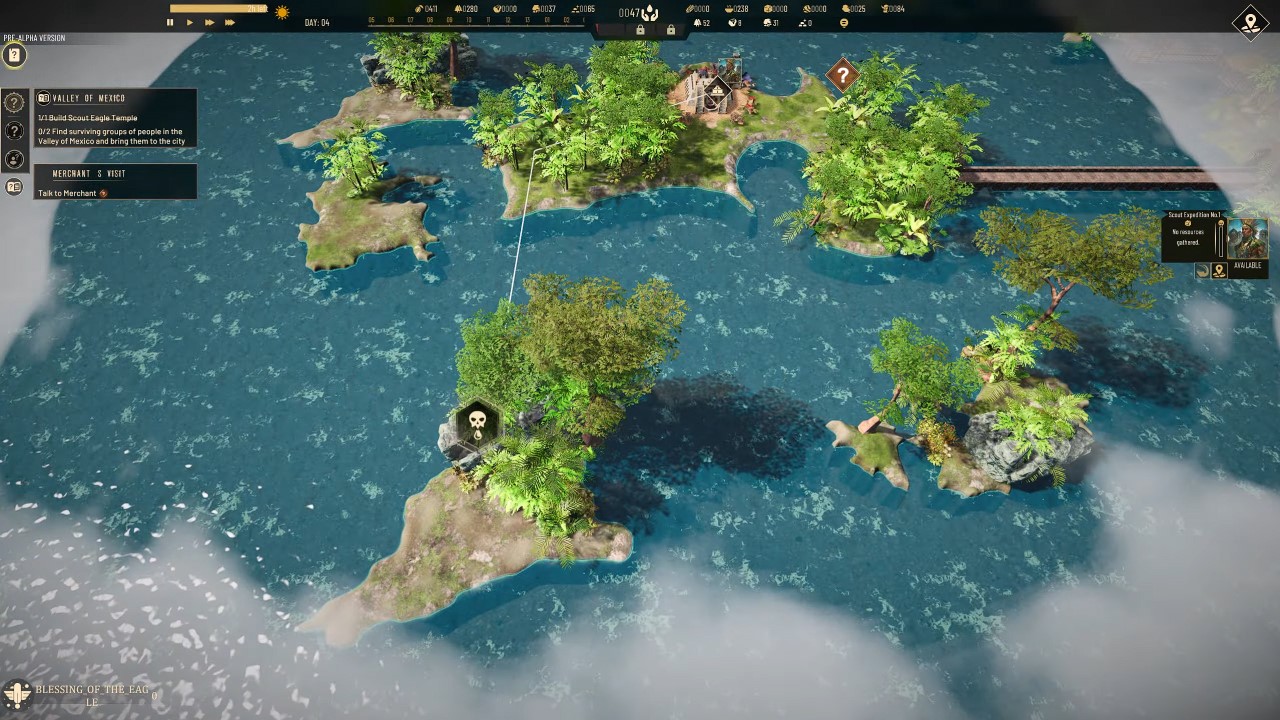Set game speed to fast forward
The image size is (1280, 720).
click(x=209, y=22)
